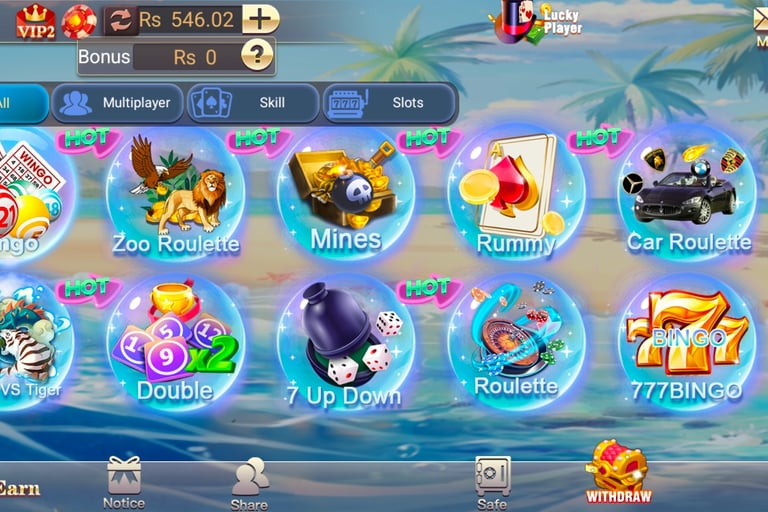Select the Rummy card game
The width and height of the screenshot is (768, 512).
[x=516, y=195]
